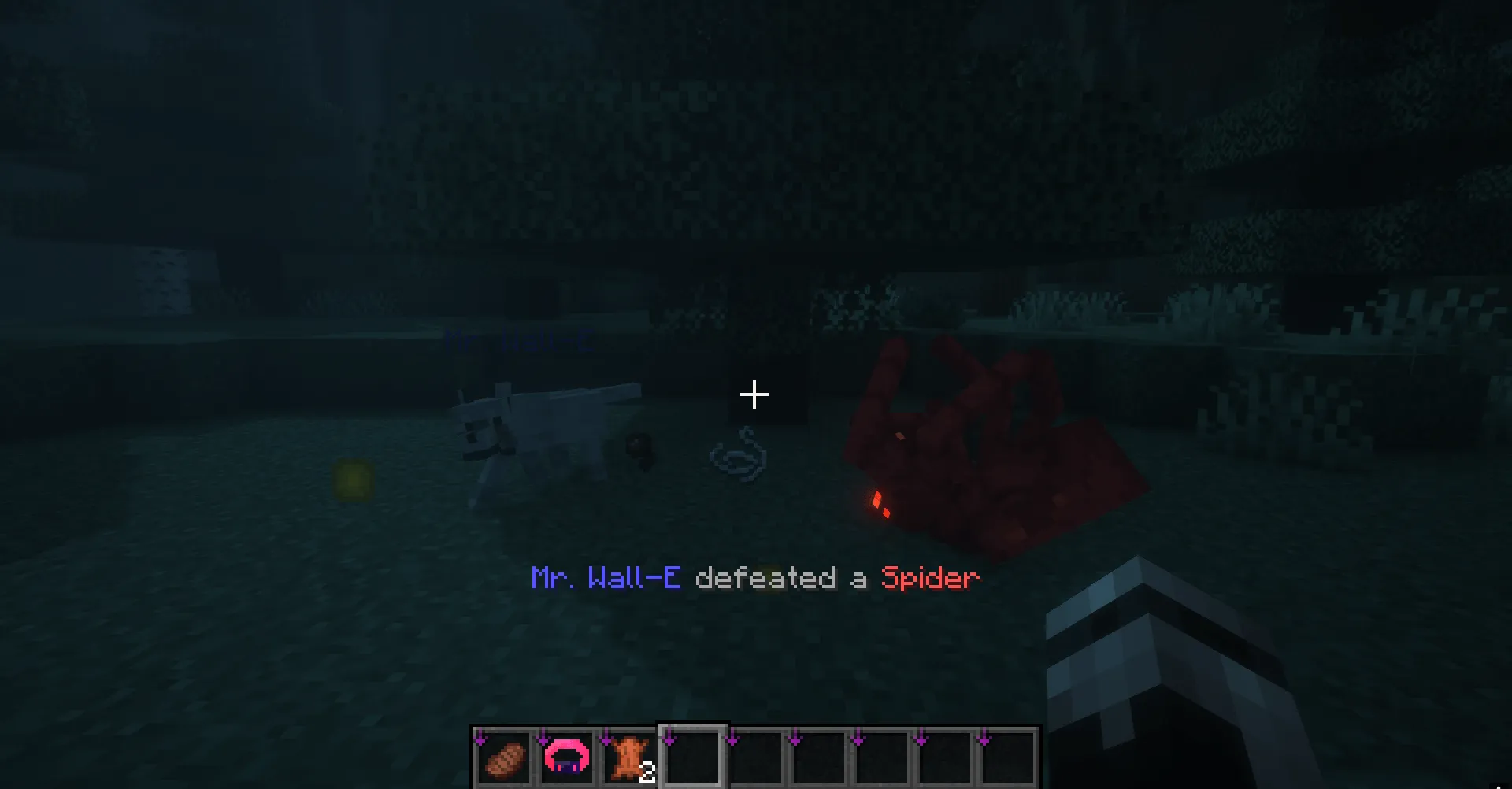Click the purple arrow above the steak slot
The image size is (1512, 789).
click(x=480, y=739)
